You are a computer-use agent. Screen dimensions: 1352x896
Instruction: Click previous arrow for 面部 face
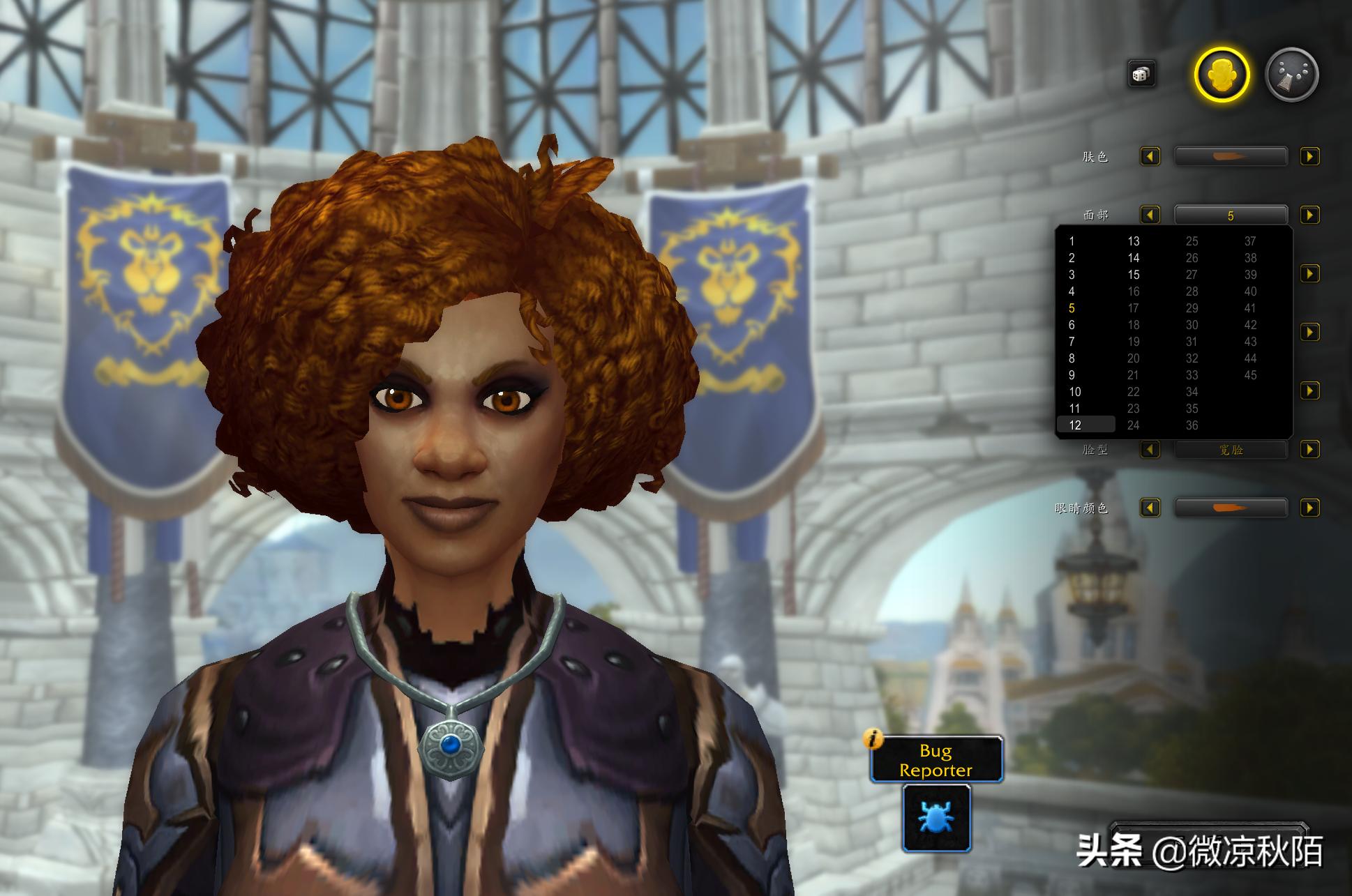1150,215
